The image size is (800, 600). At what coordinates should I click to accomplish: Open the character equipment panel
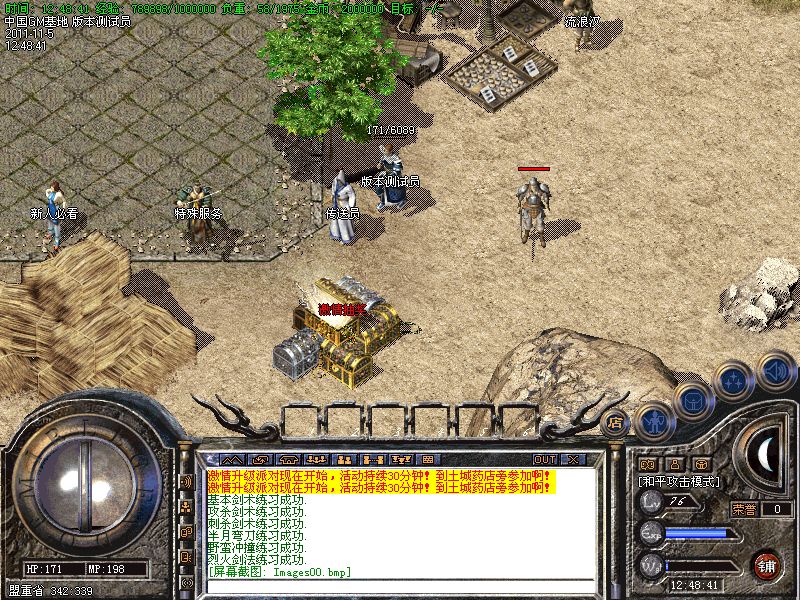(653, 421)
